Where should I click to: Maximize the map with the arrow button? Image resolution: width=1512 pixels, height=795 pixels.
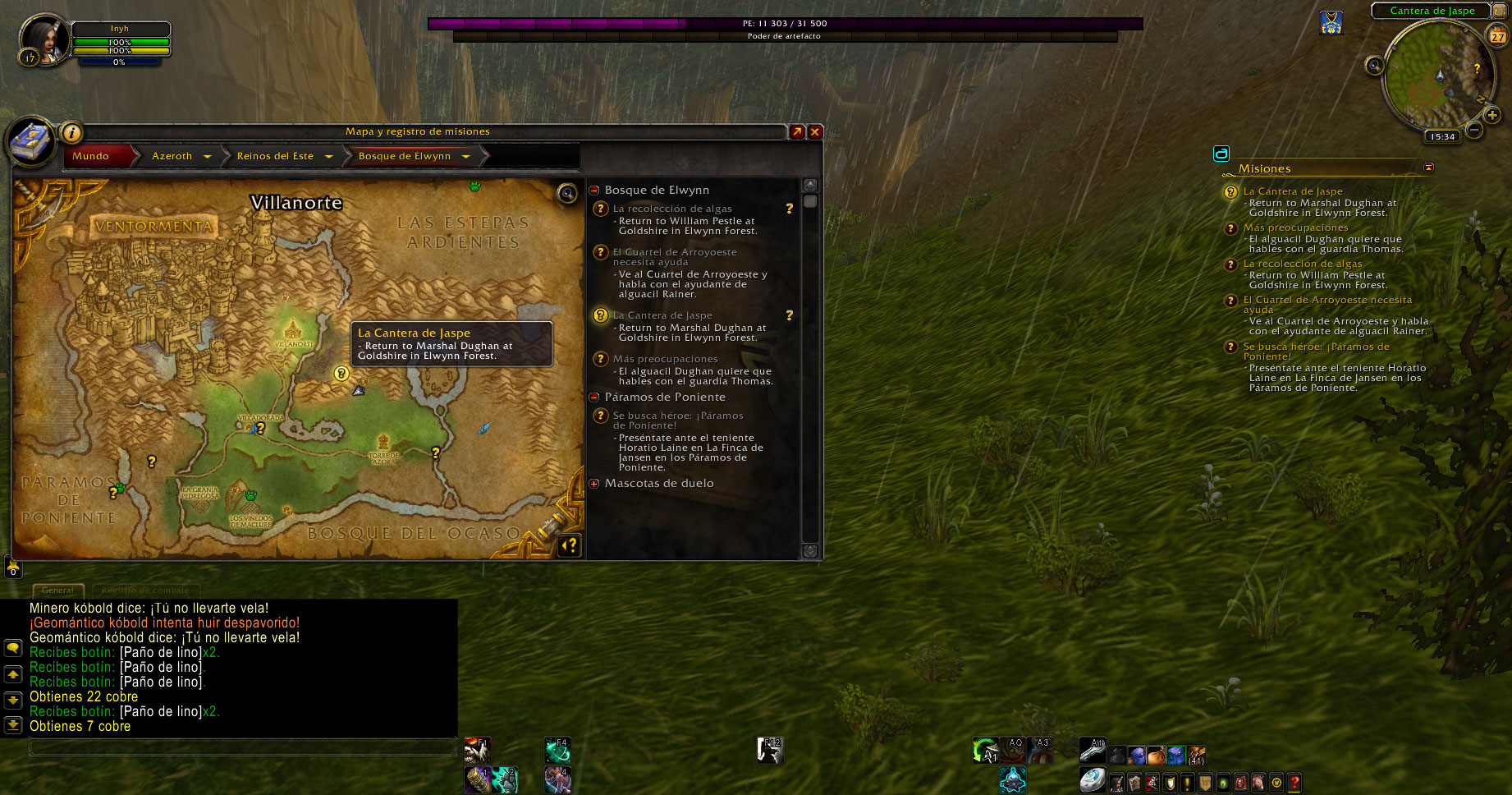tap(796, 131)
